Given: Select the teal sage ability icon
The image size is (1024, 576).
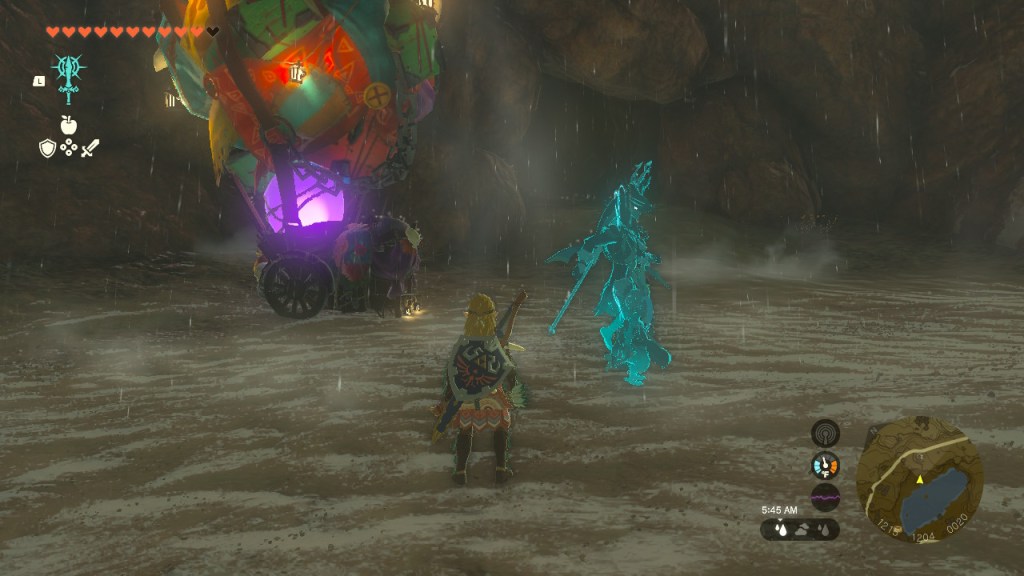Looking at the screenshot, I should tap(68, 75).
